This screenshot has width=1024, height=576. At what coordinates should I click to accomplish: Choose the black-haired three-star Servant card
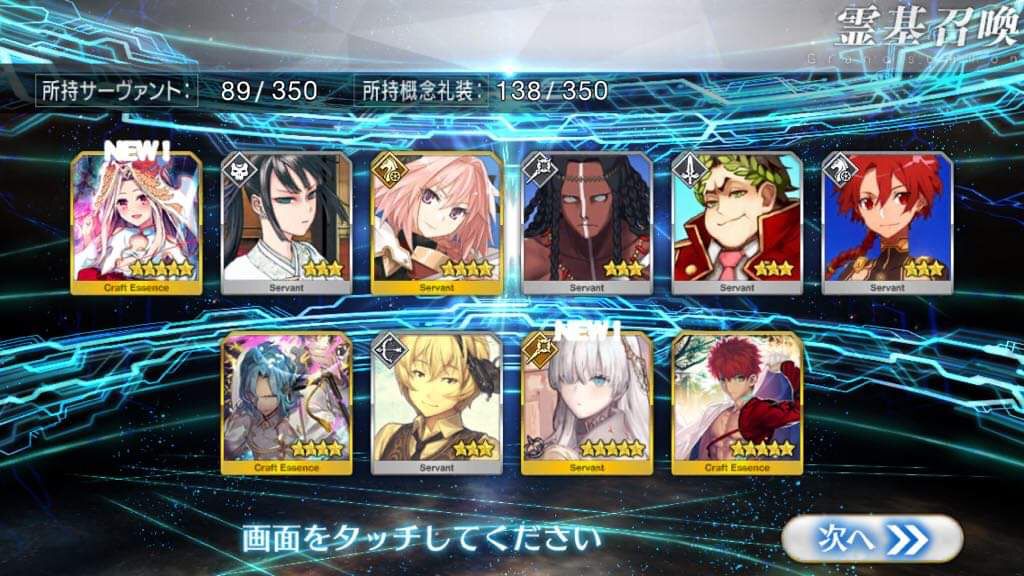286,223
